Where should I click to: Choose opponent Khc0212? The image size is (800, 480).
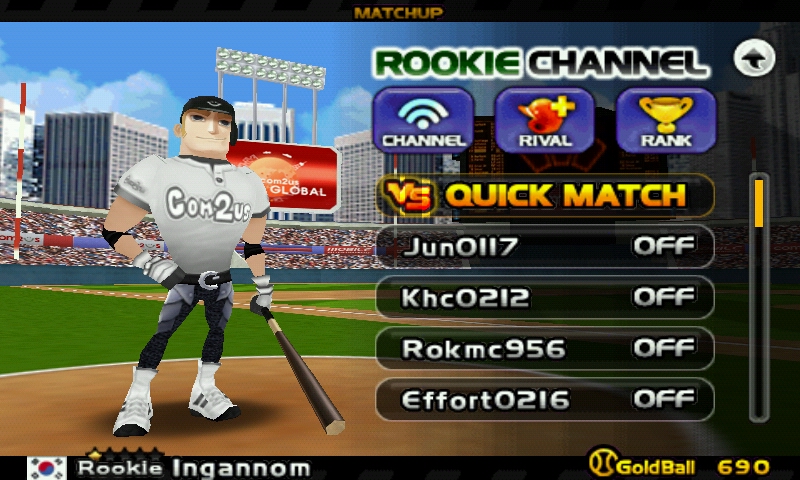click(544, 297)
